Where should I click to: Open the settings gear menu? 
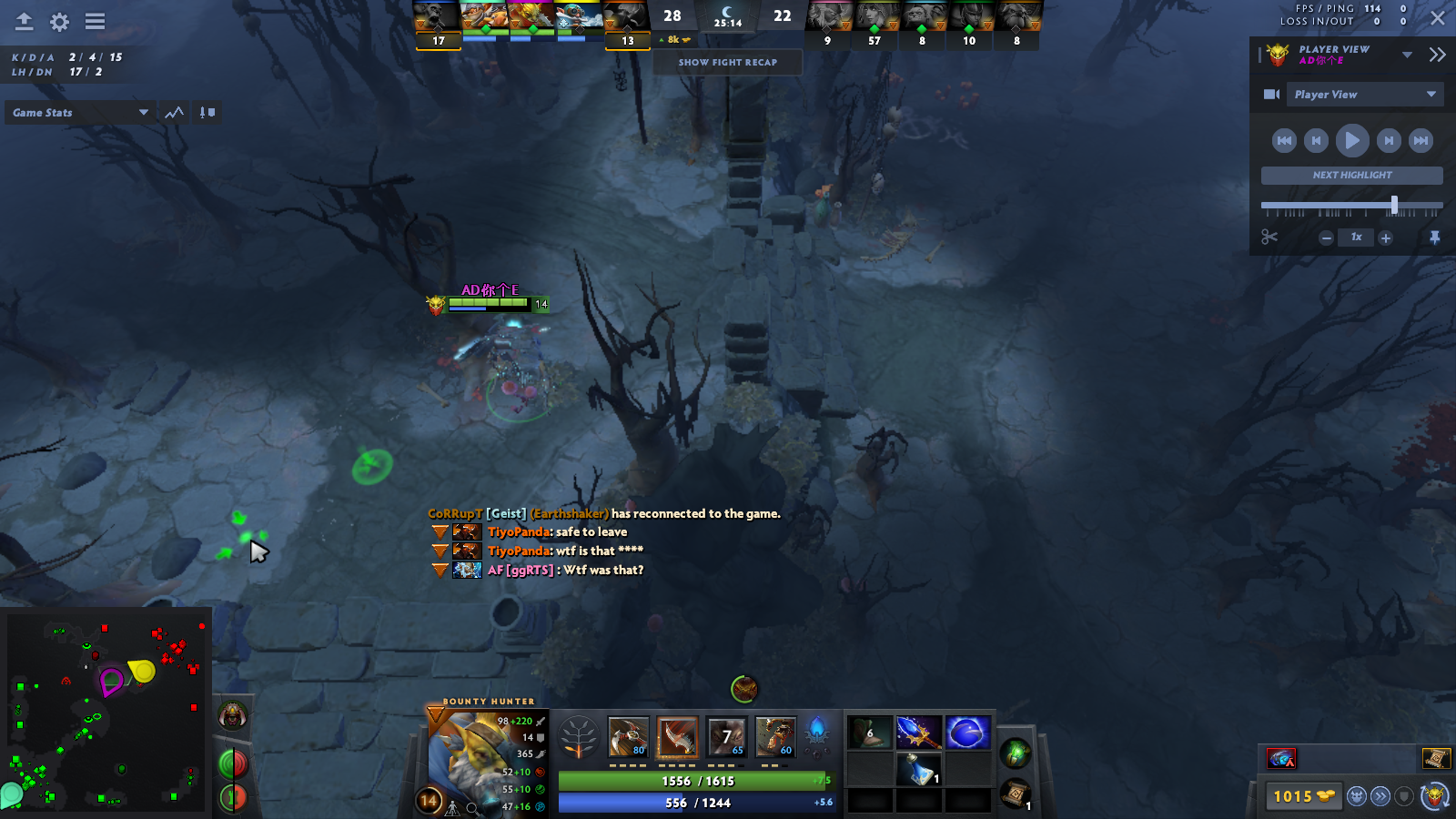(57, 21)
